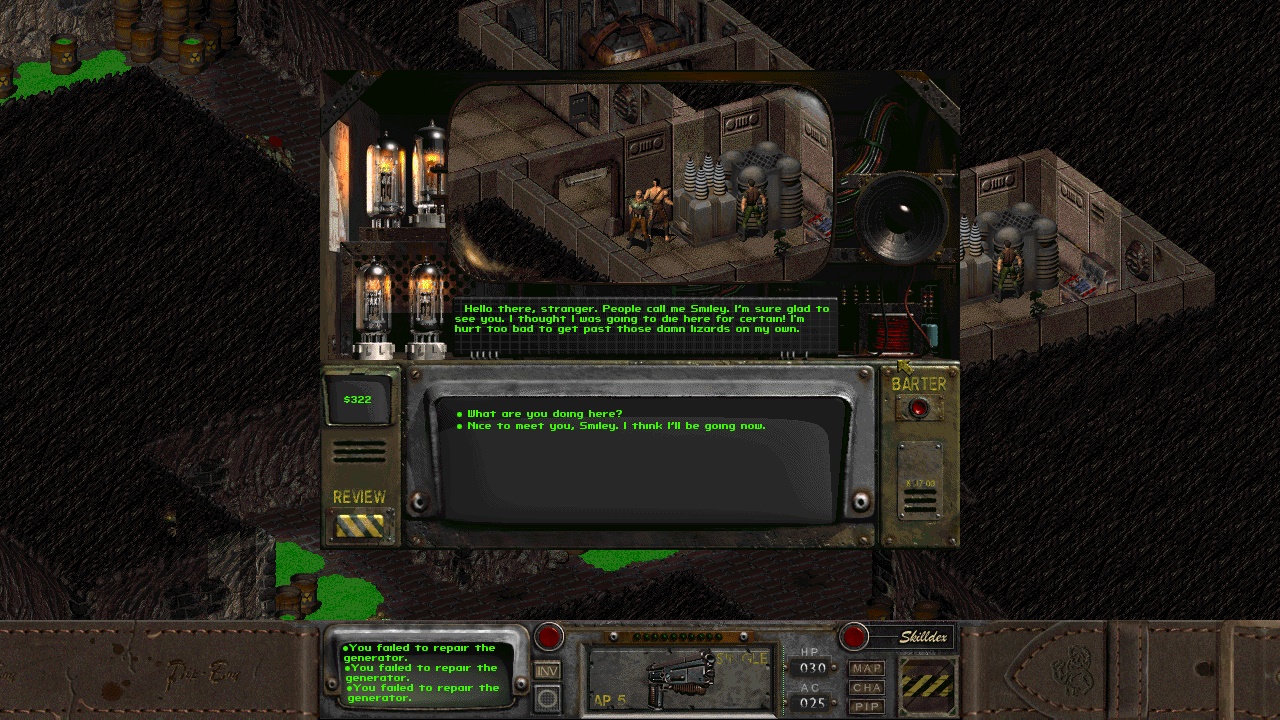Click the red button left of weapon slot
The height and width of the screenshot is (720, 1280).
pyautogui.click(x=548, y=636)
